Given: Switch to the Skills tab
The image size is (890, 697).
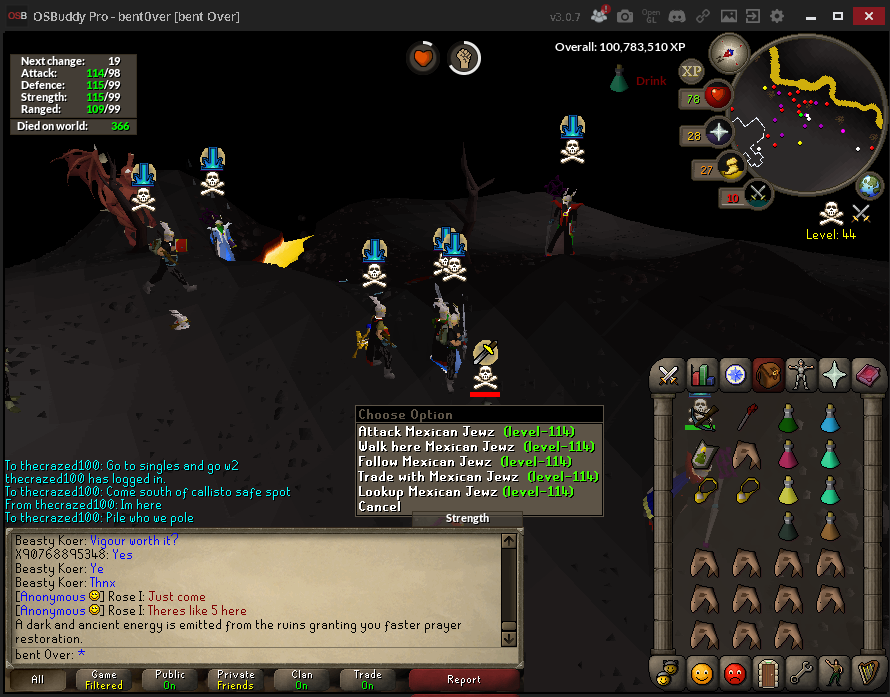Looking at the screenshot, I should pyautogui.click(x=701, y=375).
